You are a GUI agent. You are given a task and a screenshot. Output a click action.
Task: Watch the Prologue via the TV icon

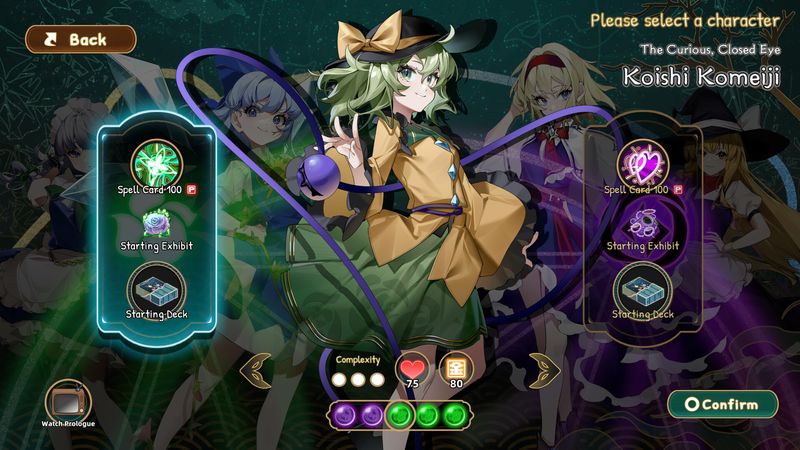(68, 399)
